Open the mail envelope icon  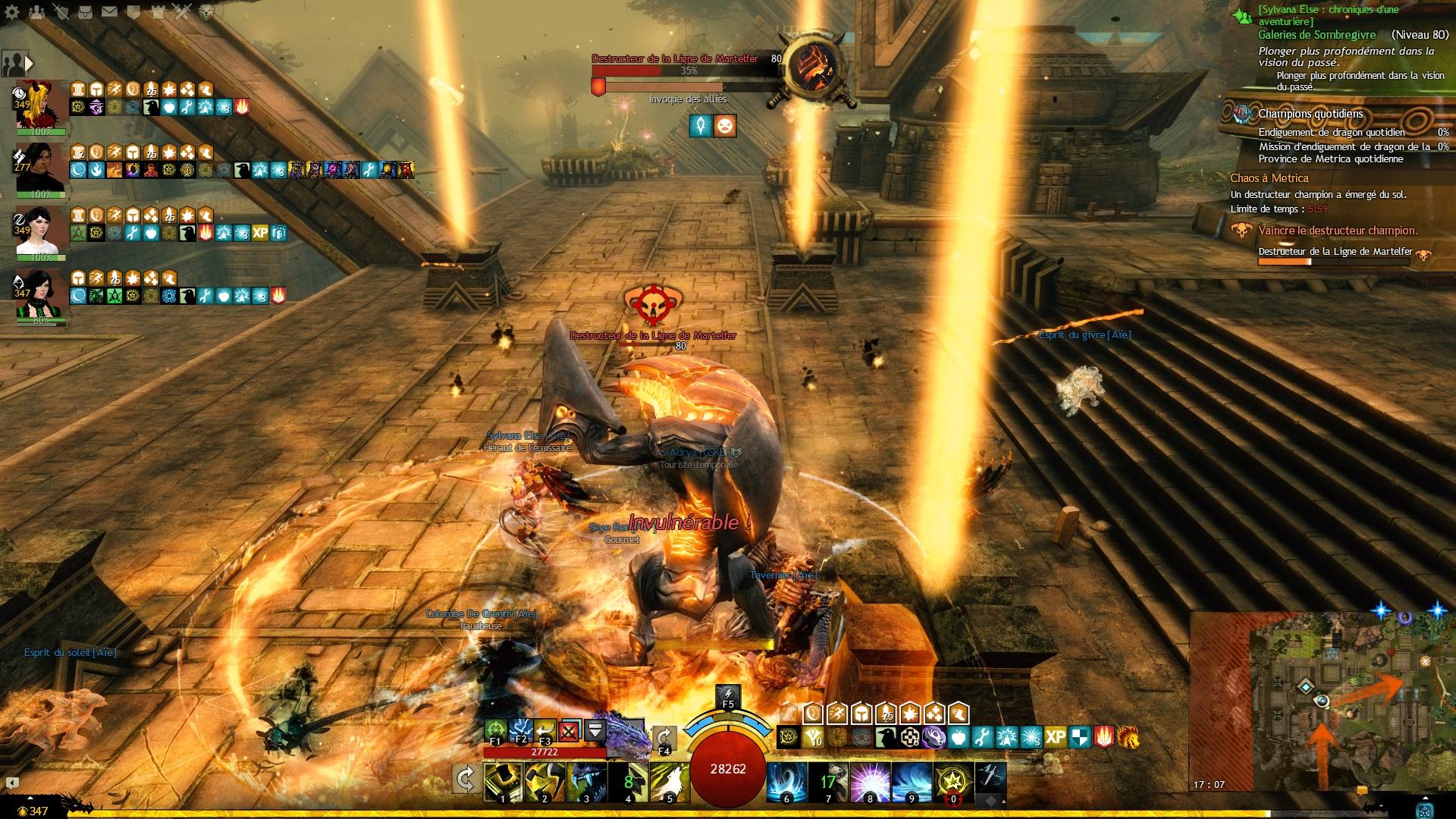coord(110,11)
